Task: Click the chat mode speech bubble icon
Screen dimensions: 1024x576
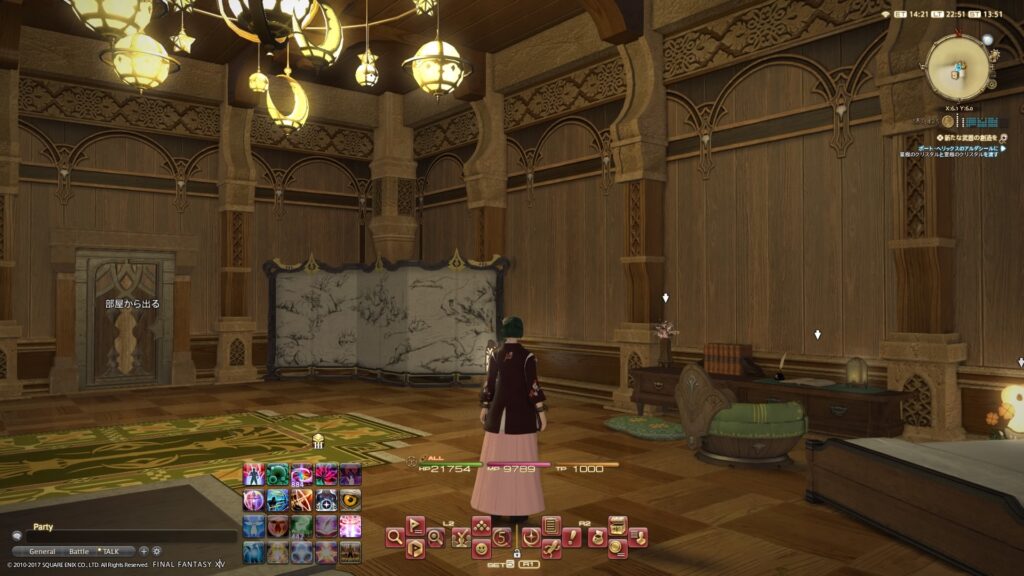Action: pos(17,537)
